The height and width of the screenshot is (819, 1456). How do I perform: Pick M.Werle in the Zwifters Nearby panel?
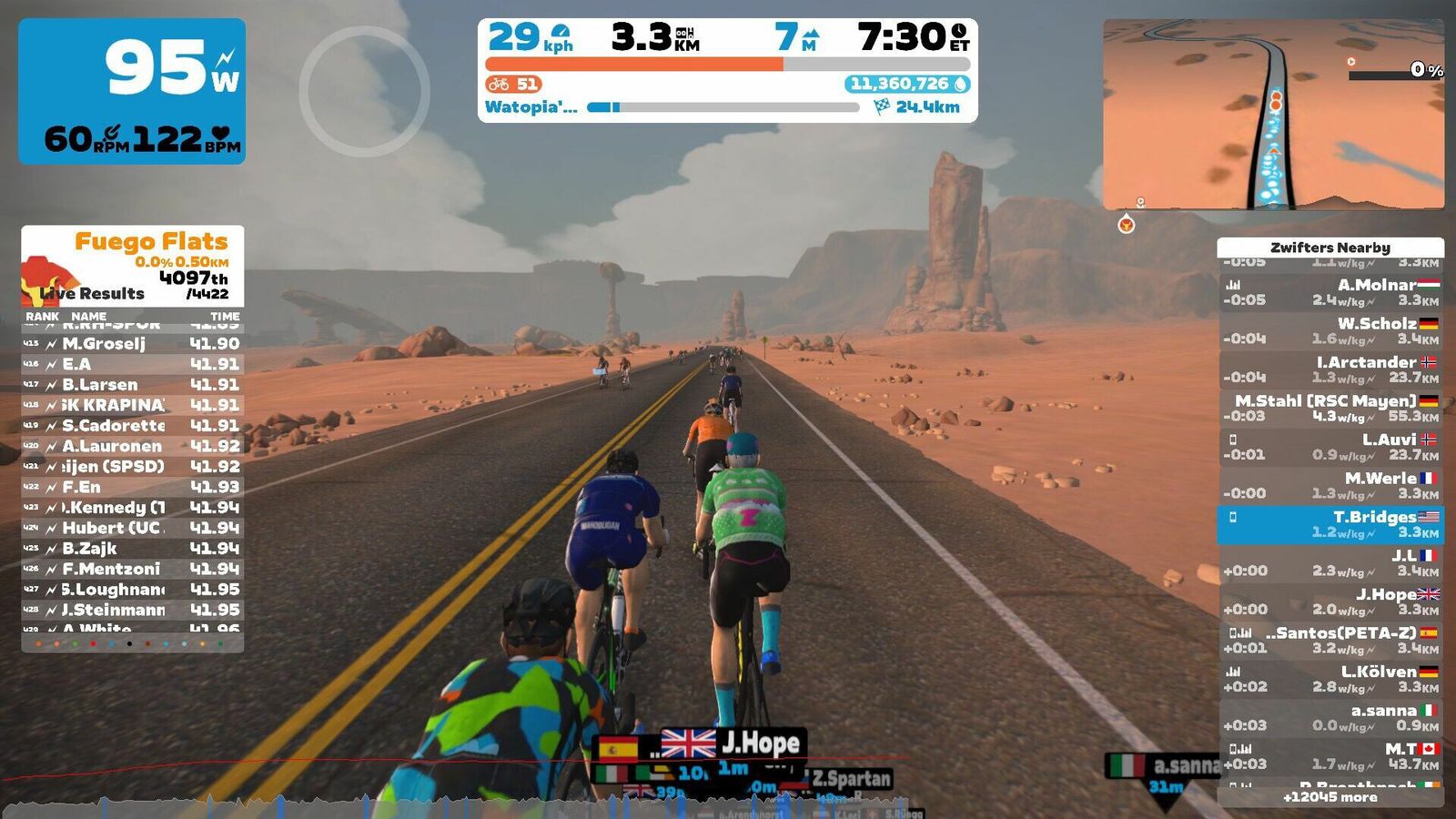click(x=1330, y=485)
